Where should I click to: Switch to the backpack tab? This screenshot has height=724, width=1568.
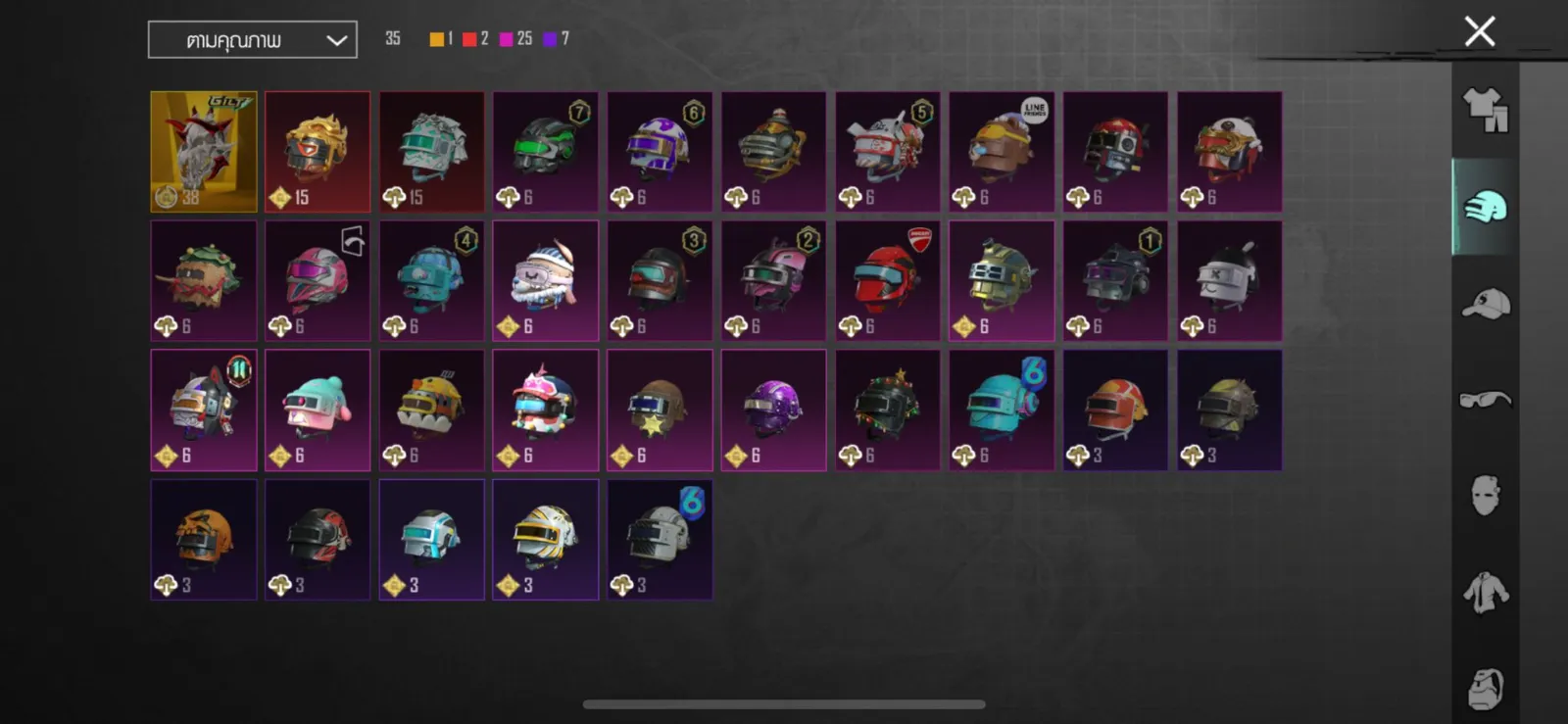tap(1485, 688)
